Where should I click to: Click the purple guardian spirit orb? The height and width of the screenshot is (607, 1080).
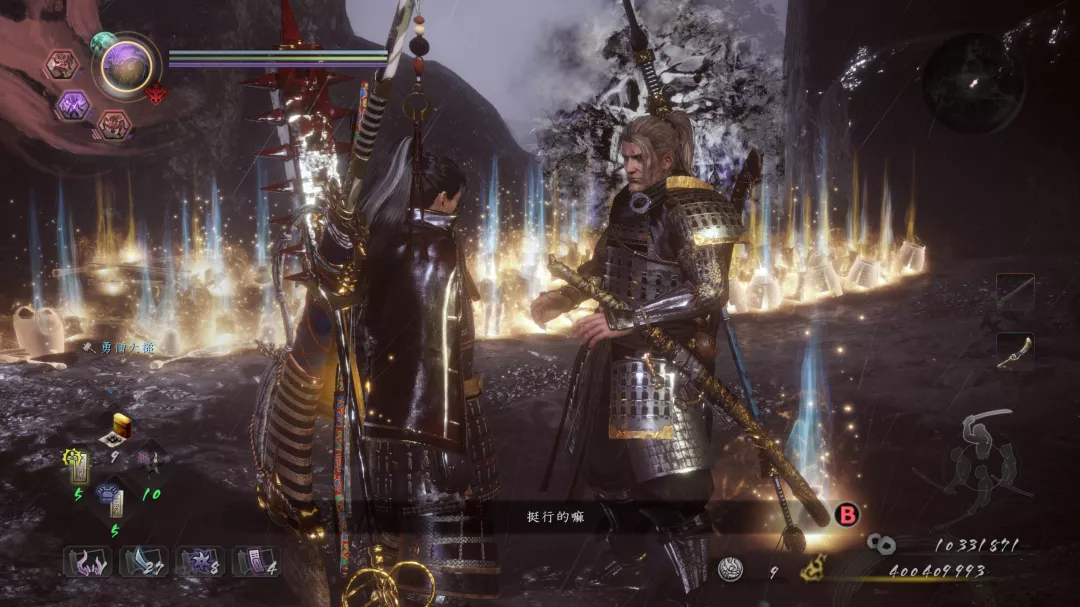[127, 67]
